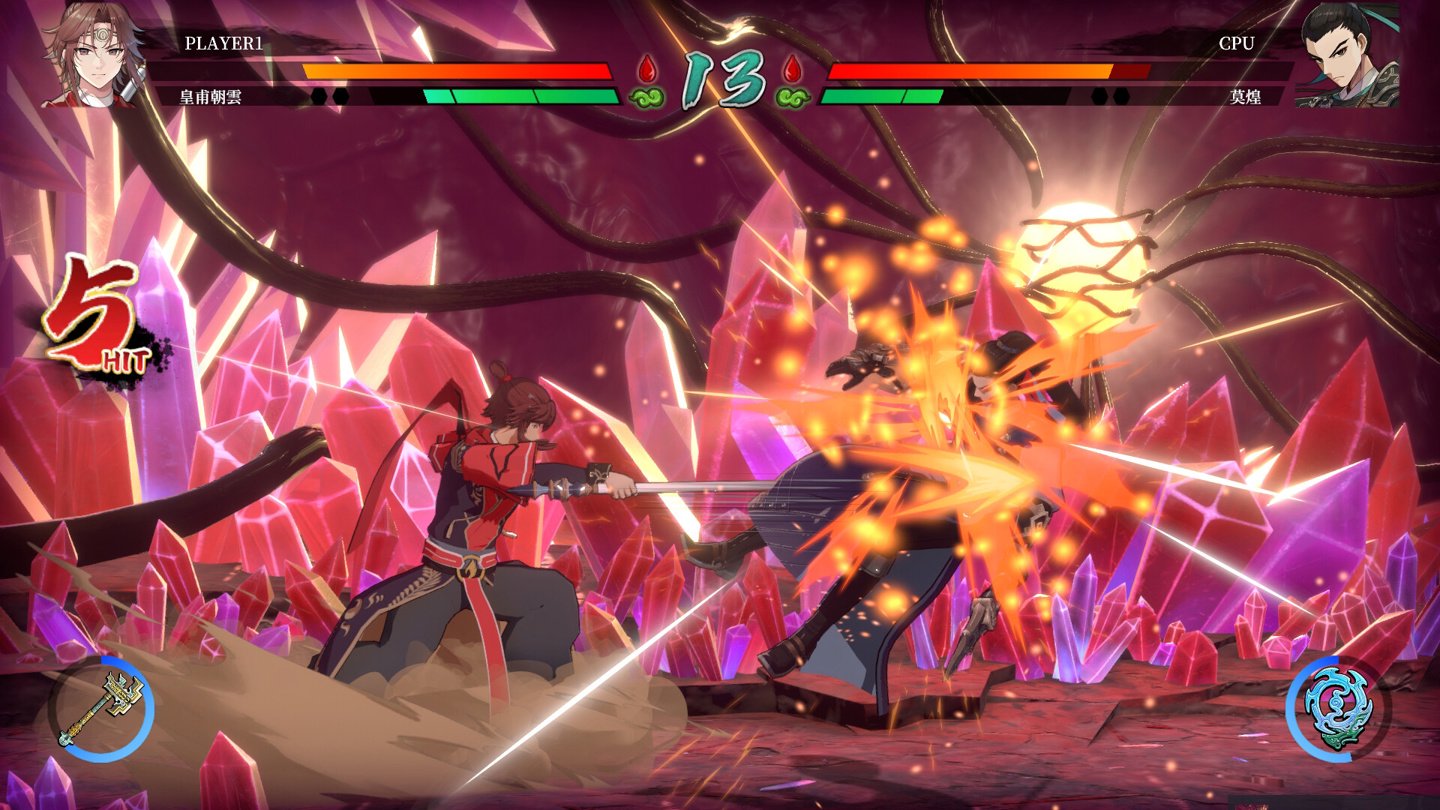This screenshot has width=1440, height=810.
Task: Select the golden hammer assist icon
Action: pos(100,710)
